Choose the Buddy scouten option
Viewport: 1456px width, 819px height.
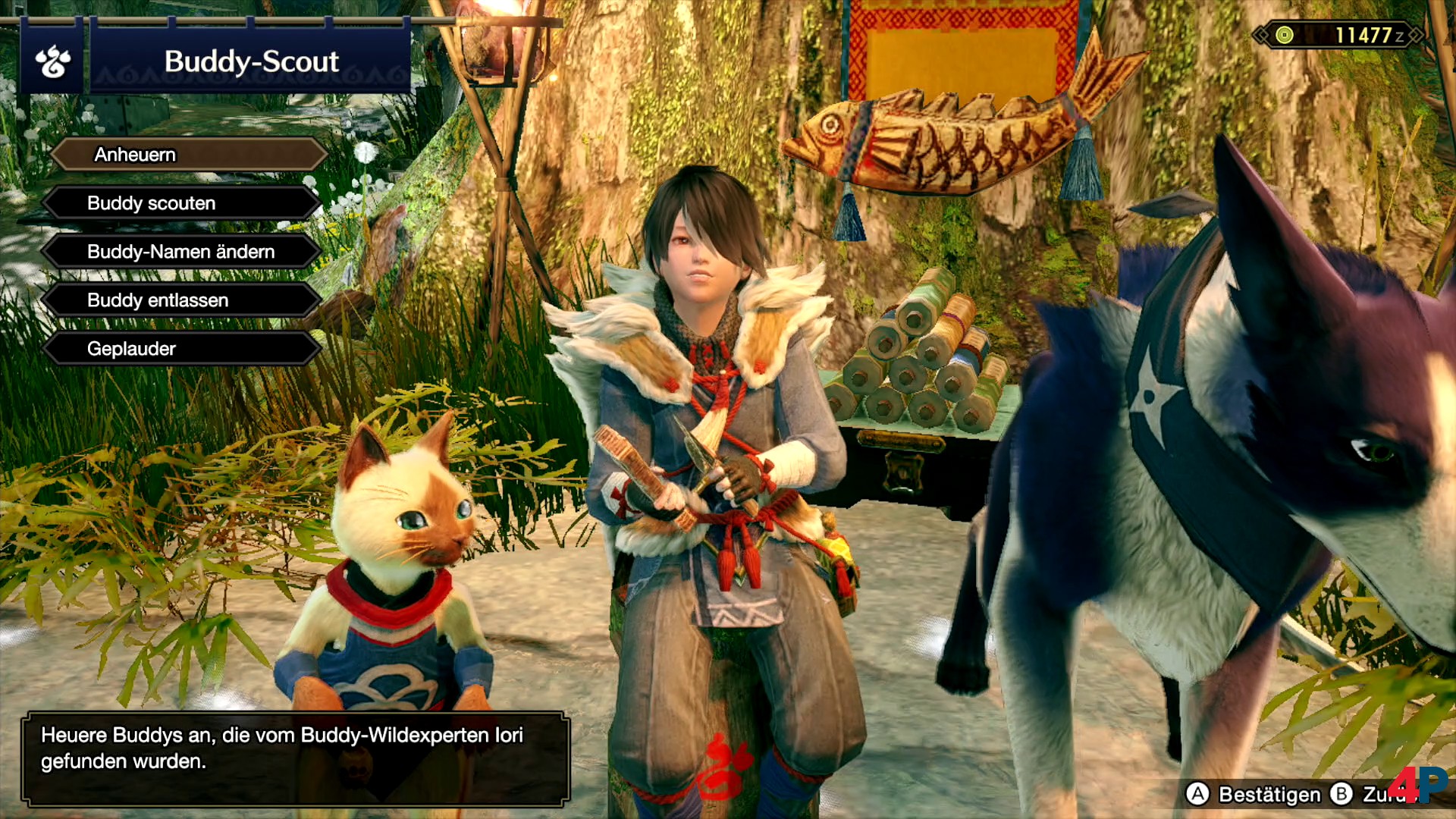point(182,203)
